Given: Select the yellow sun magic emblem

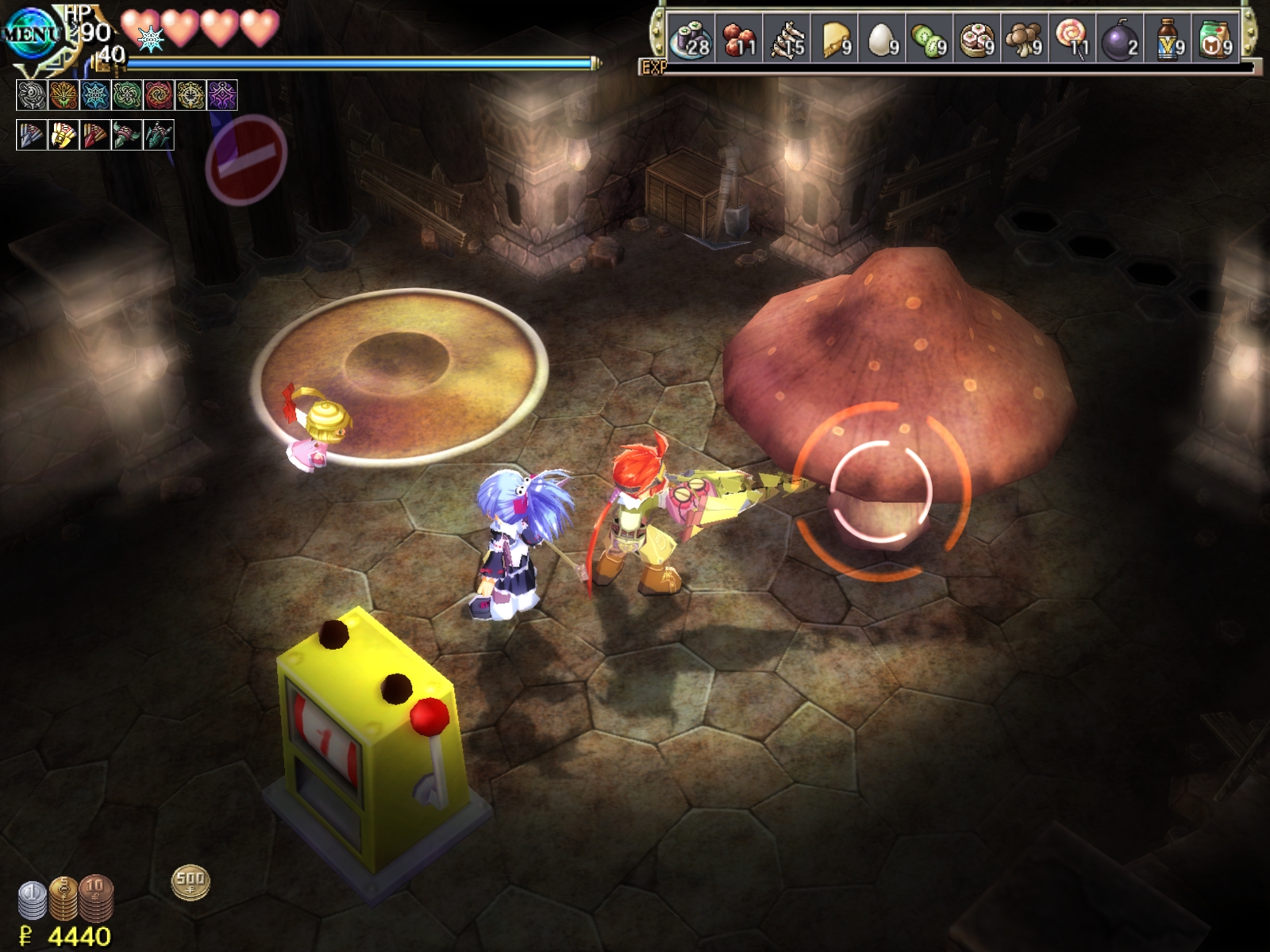Looking at the screenshot, I should pos(190,95).
